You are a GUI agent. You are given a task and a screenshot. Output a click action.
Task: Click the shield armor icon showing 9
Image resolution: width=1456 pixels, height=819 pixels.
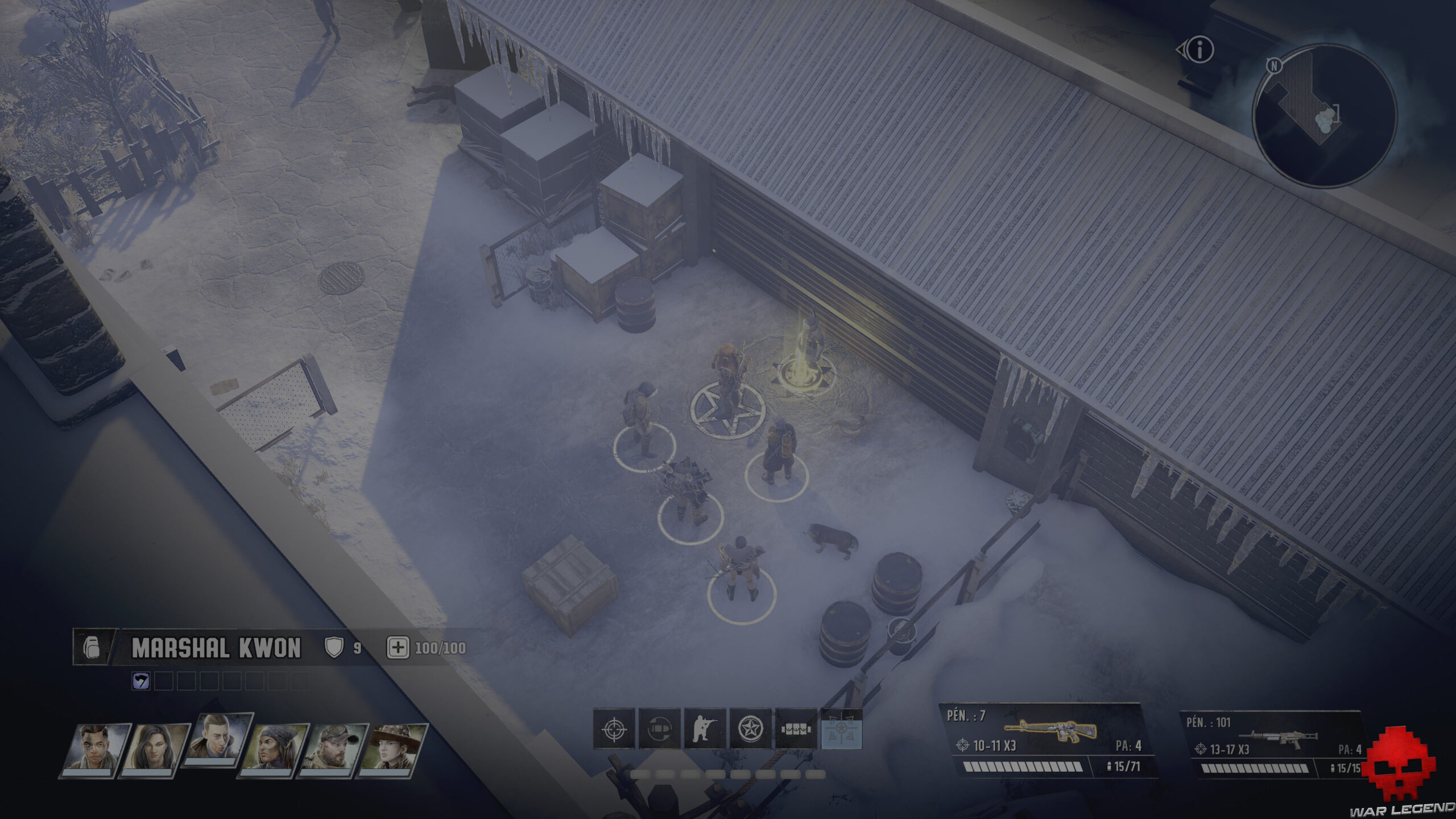(334, 648)
